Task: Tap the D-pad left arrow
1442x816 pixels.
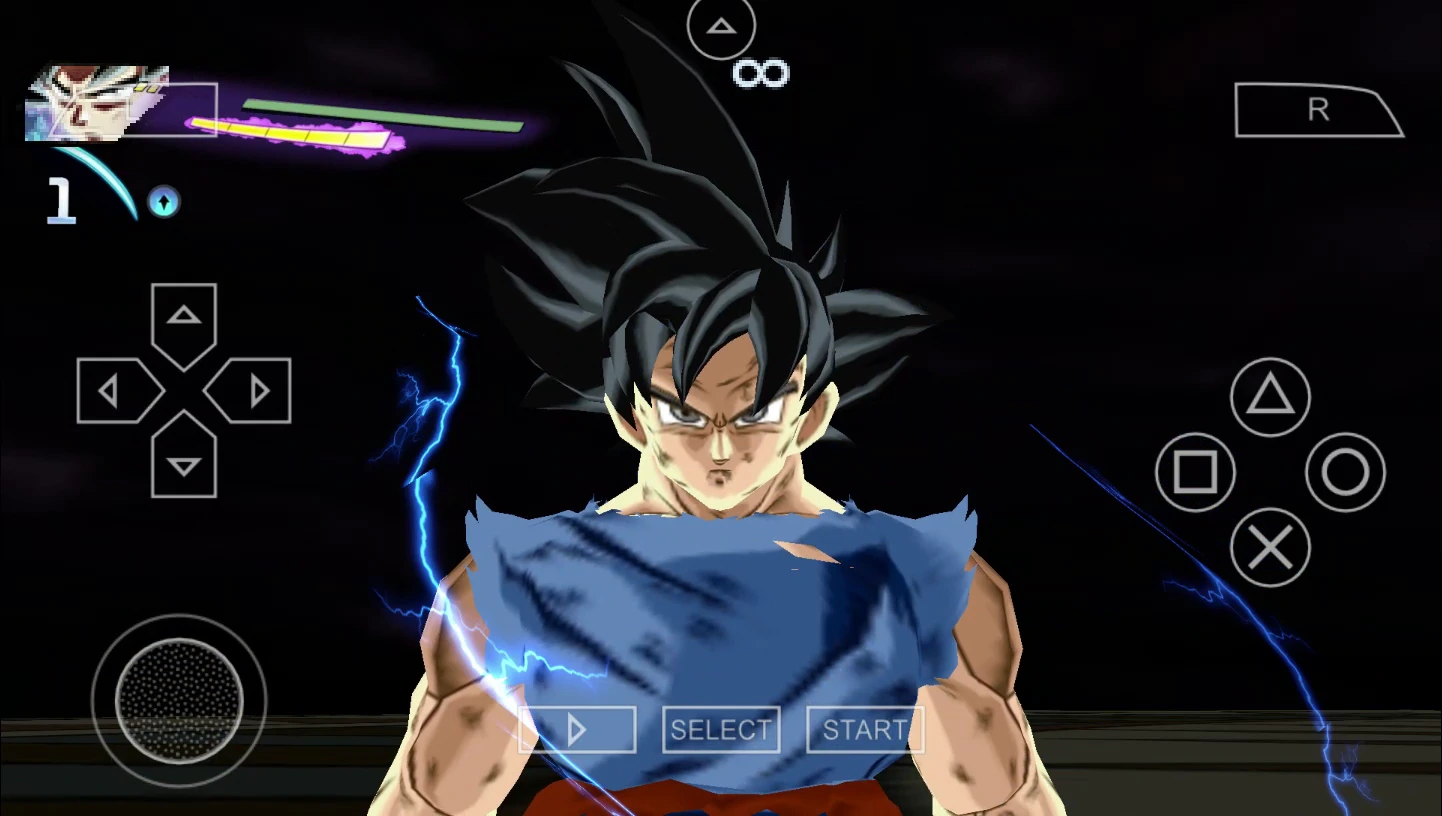Action: pyautogui.click(x=115, y=391)
